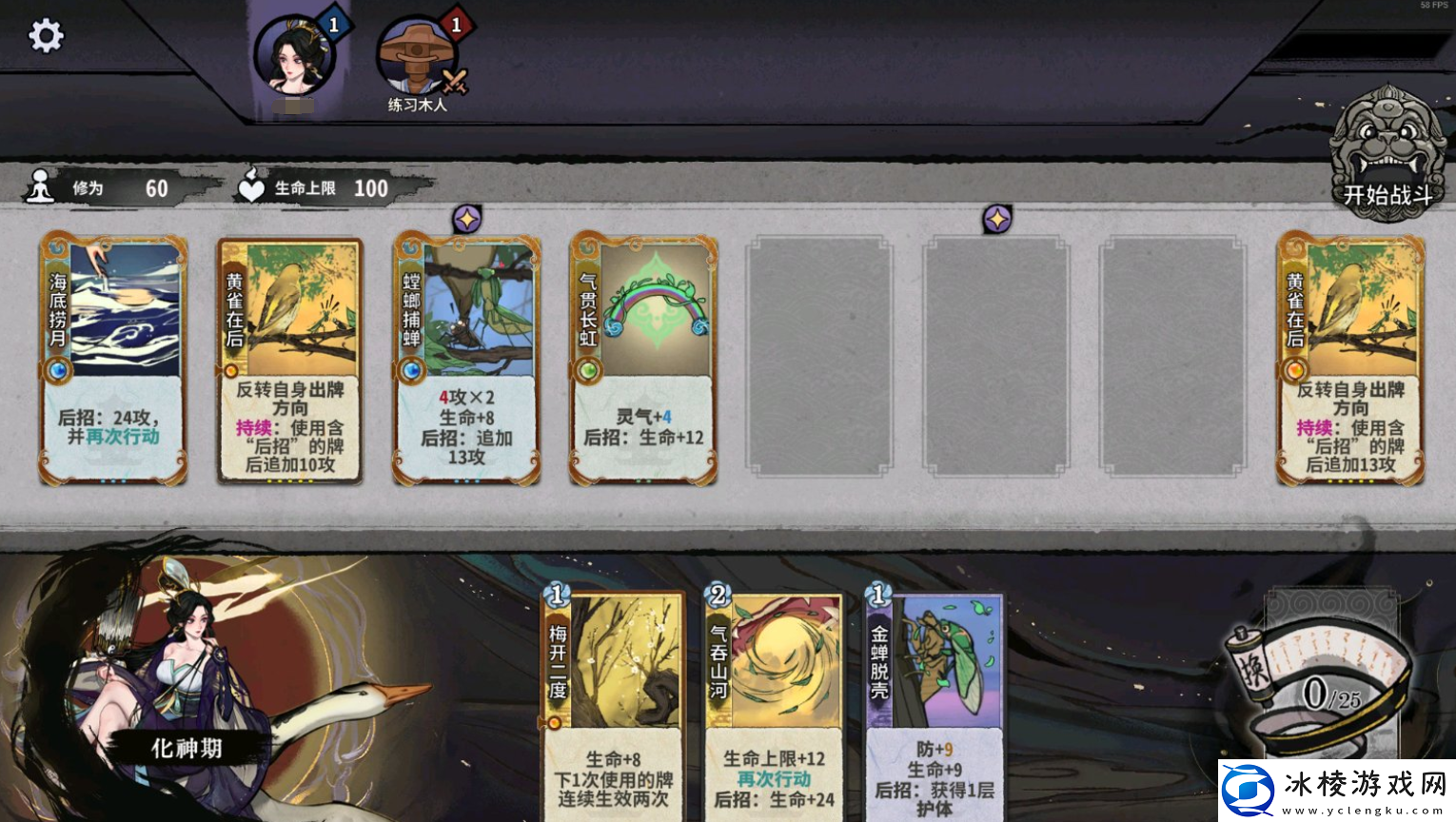The image size is (1456, 822).
Task: Click the 修为 meditation figure icon
Action: pos(39,186)
